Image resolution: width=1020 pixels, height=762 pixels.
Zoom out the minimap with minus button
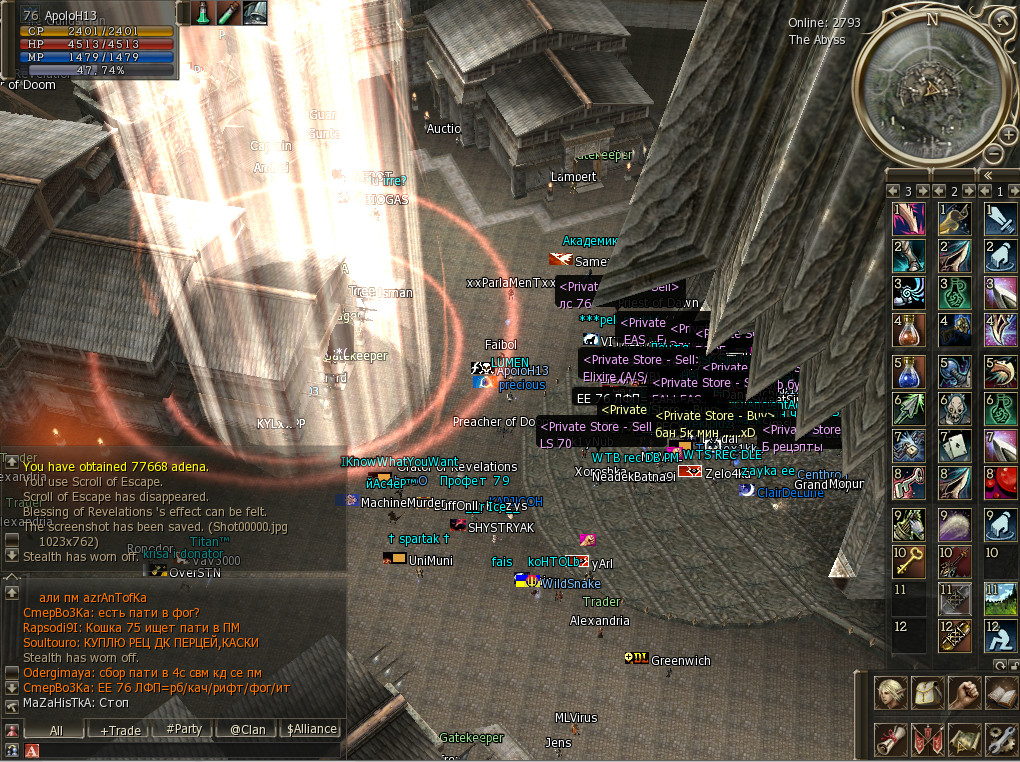tap(995, 153)
